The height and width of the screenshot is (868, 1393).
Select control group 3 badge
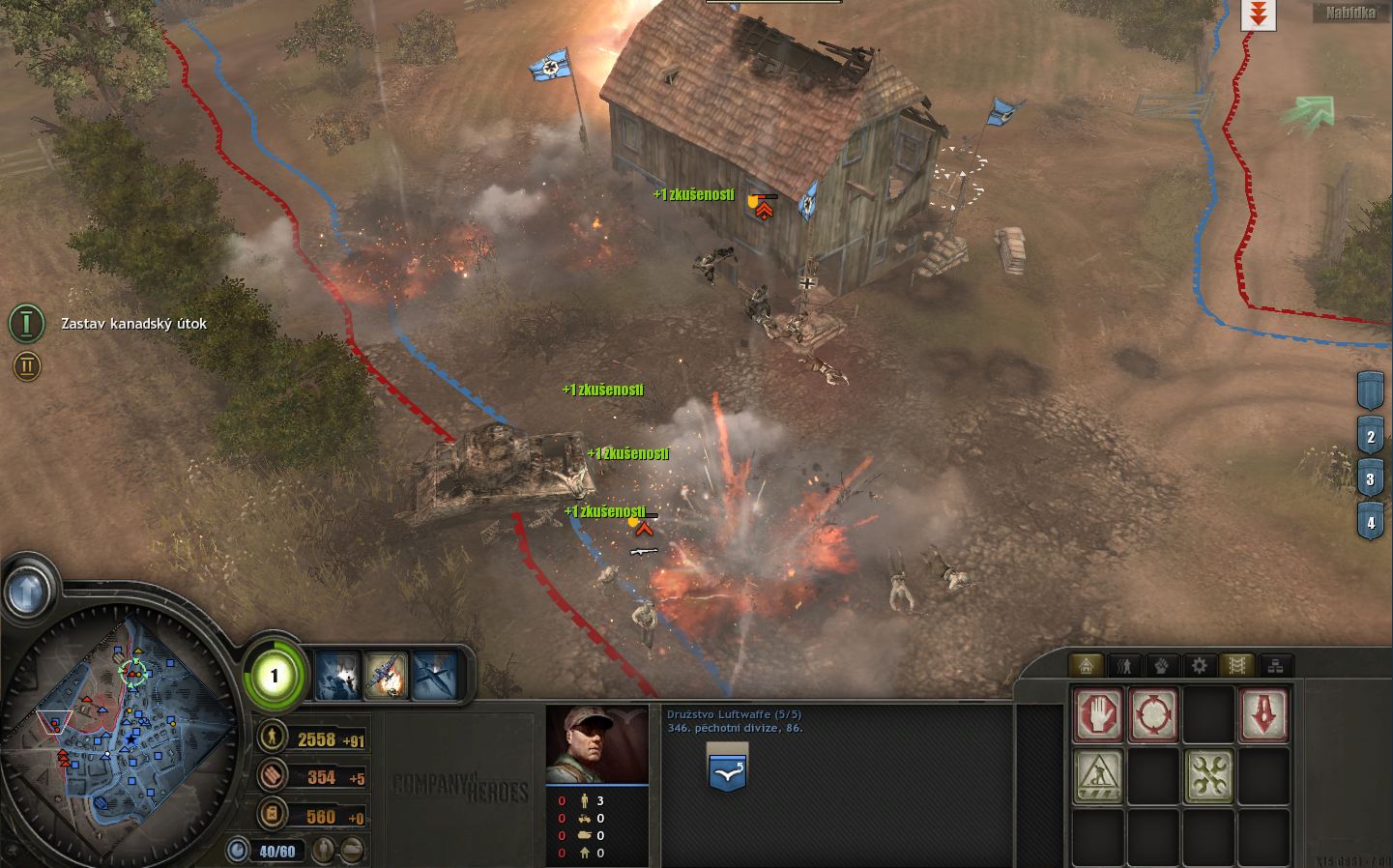1370,478
